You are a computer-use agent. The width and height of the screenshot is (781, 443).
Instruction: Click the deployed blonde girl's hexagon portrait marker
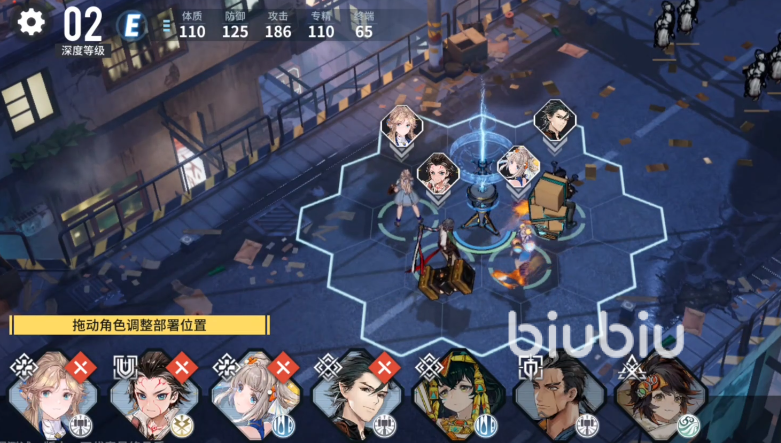point(402,126)
